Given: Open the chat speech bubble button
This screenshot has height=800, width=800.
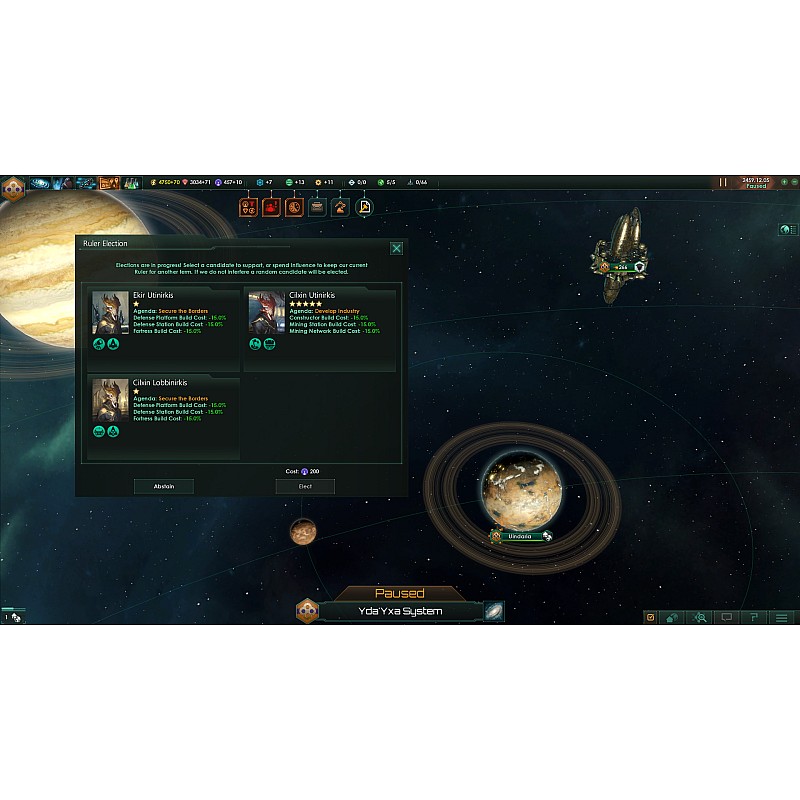Looking at the screenshot, I should 727,617.
